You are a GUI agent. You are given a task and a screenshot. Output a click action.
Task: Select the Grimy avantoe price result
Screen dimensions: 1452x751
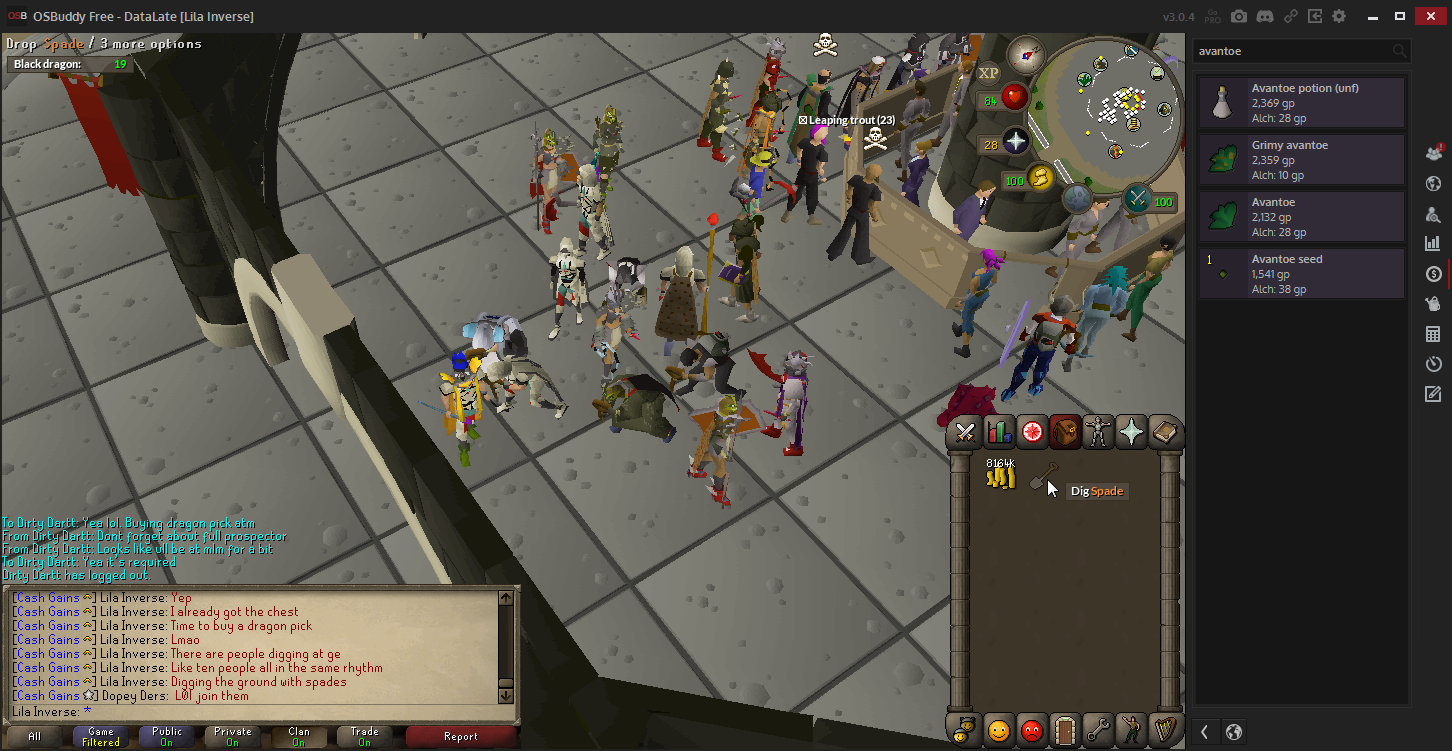(x=1302, y=160)
